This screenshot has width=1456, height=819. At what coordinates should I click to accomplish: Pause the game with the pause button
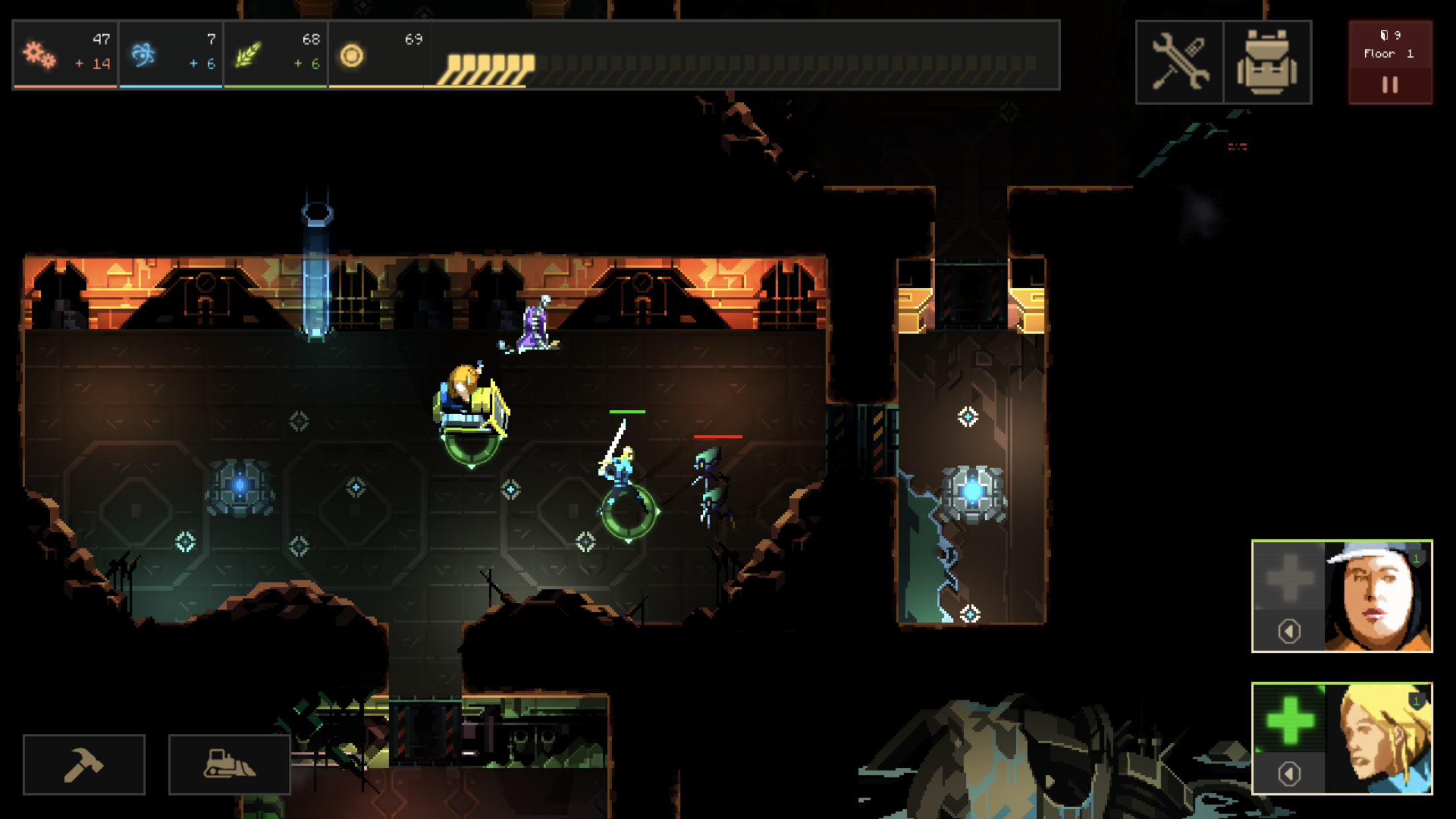(x=1390, y=84)
